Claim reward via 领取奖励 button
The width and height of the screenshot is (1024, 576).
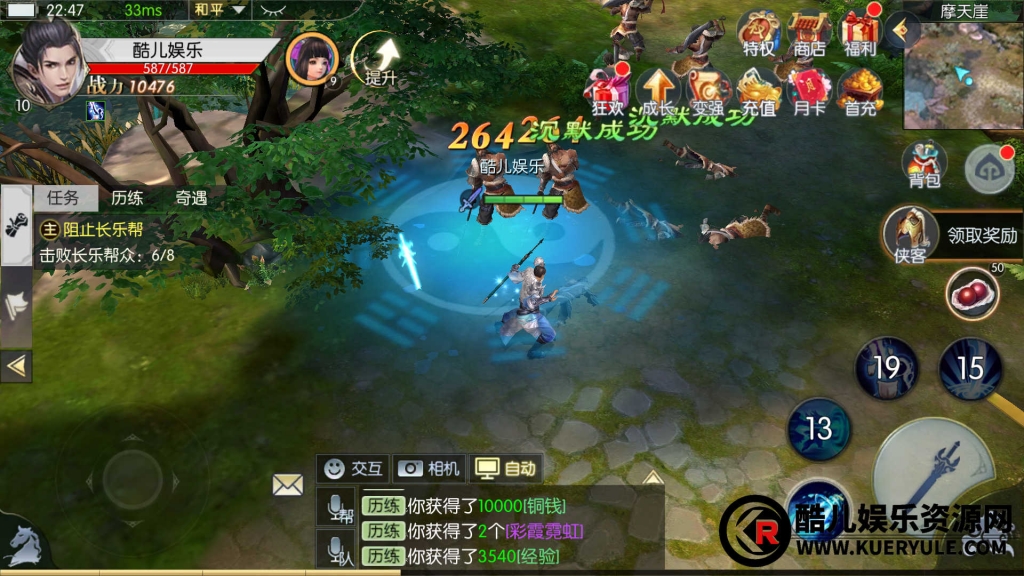pos(981,236)
